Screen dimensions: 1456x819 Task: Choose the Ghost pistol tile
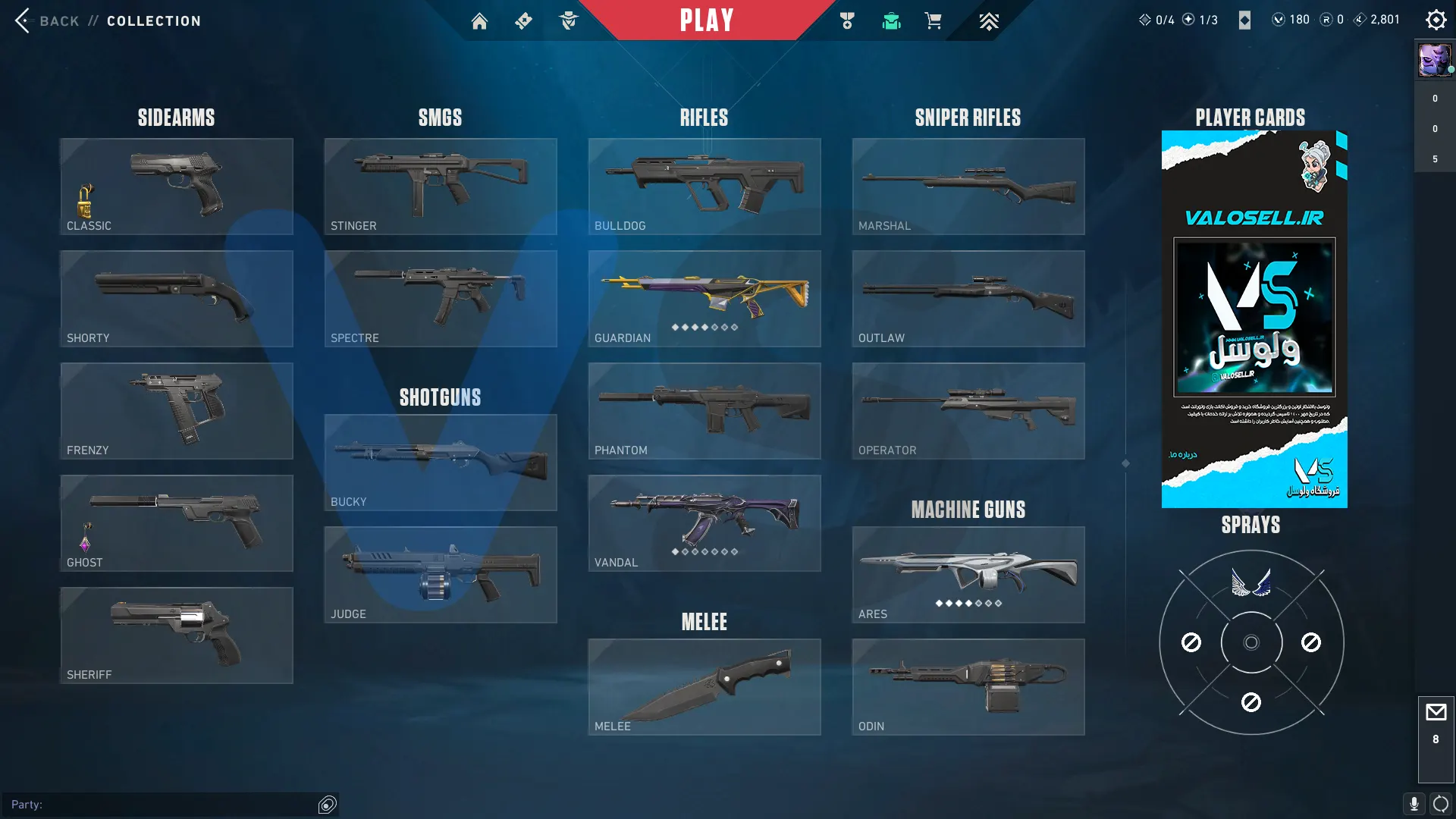(x=177, y=523)
